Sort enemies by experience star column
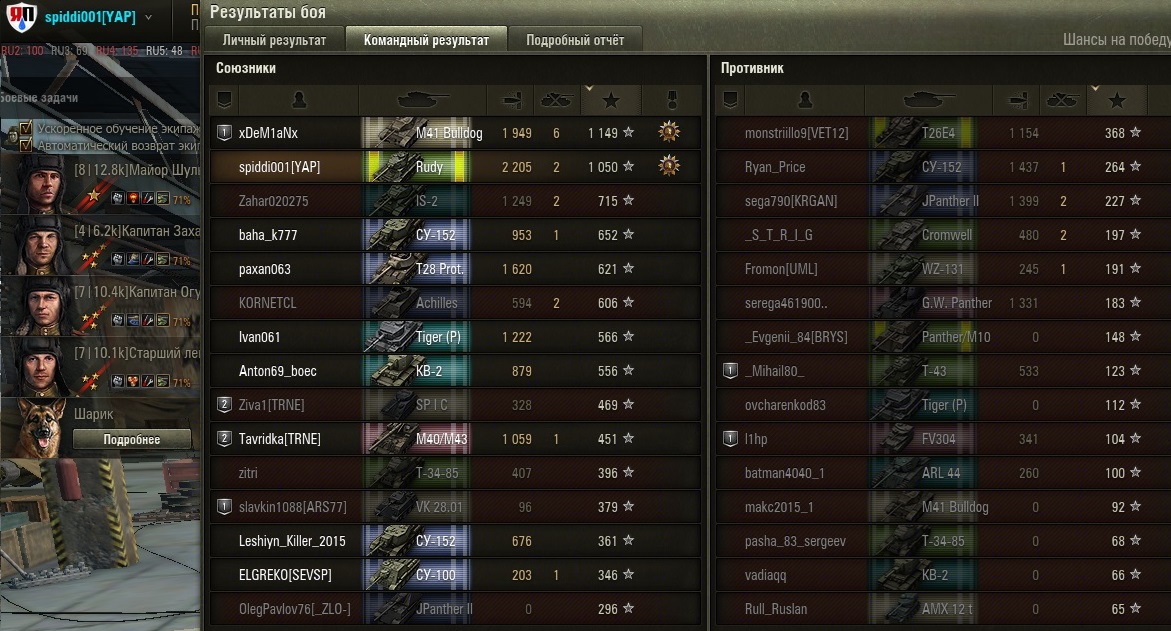The height and width of the screenshot is (631, 1171). click(x=1117, y=100)
